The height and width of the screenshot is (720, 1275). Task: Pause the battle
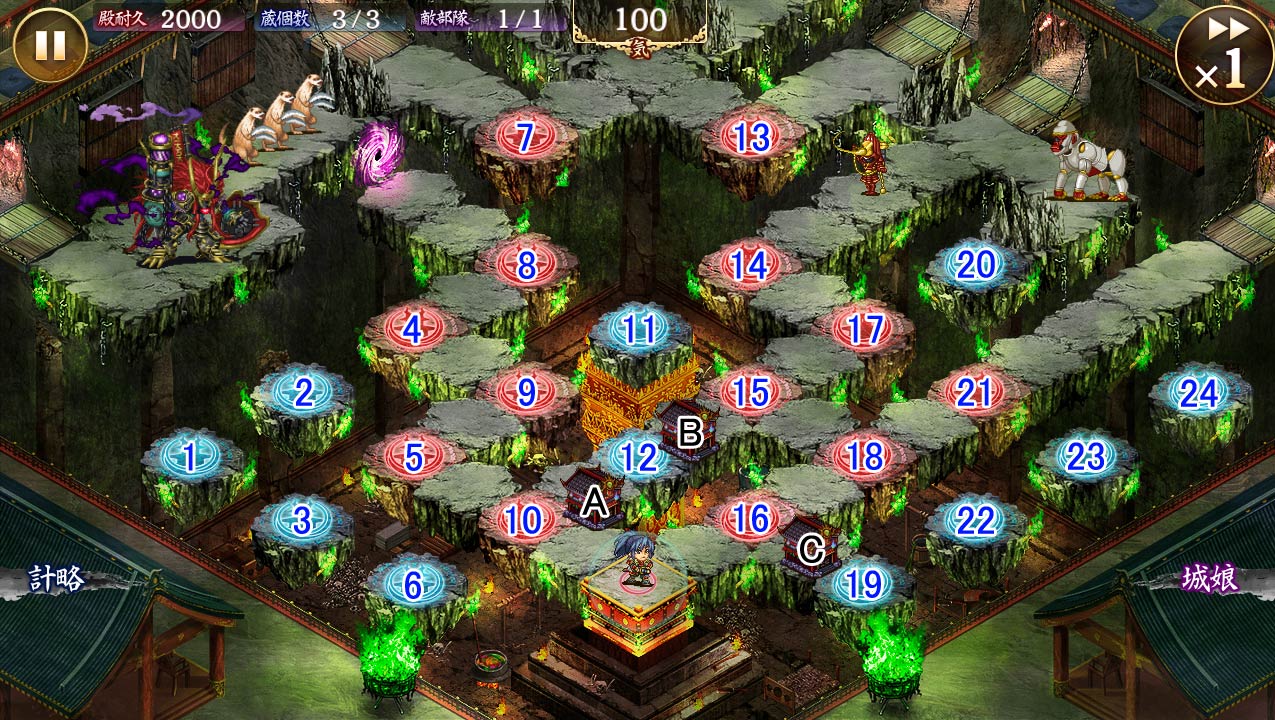click(x=49, y=45)
